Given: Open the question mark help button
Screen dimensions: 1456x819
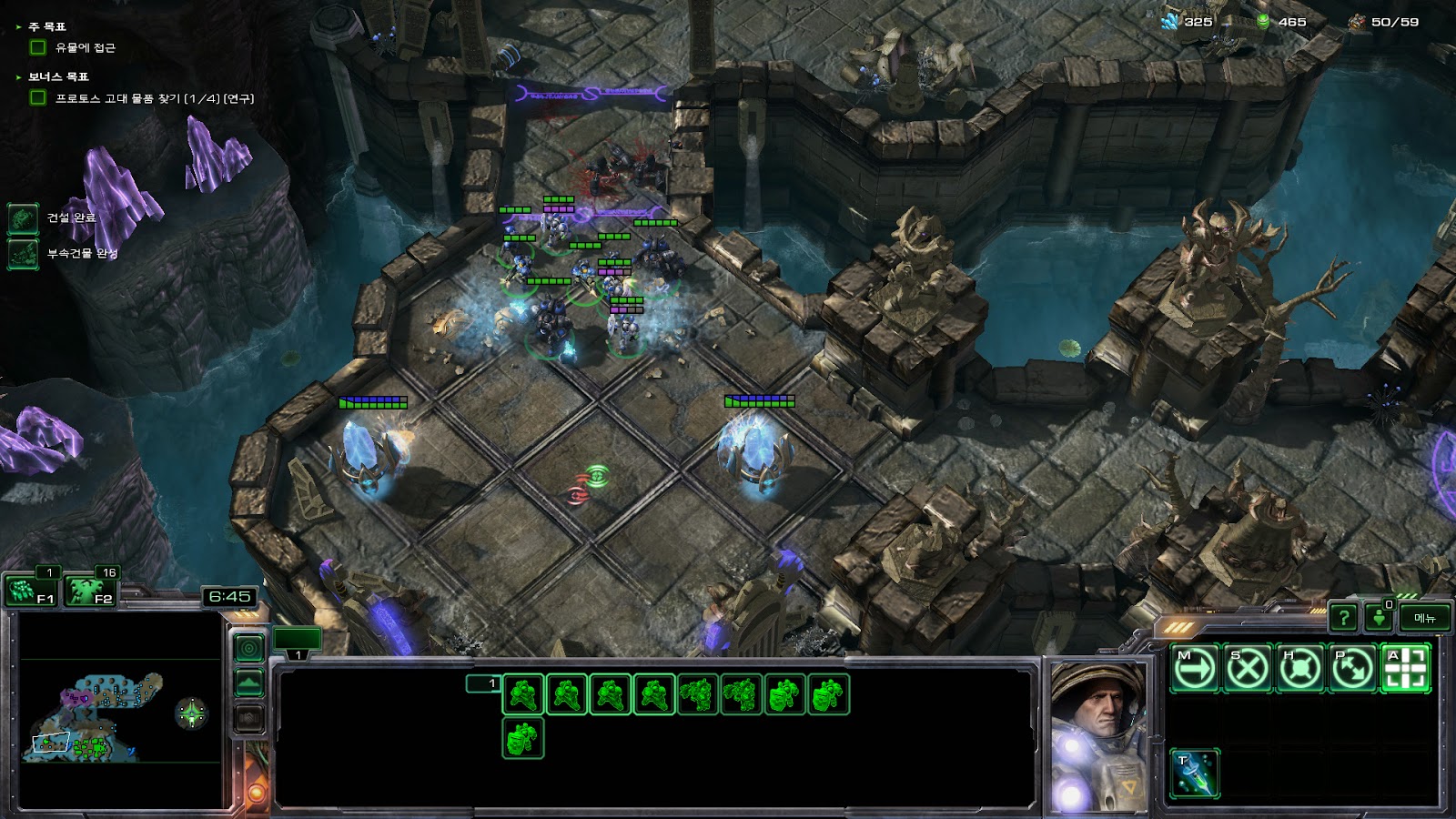Looking at the screenshot, I should (1343, 618).
